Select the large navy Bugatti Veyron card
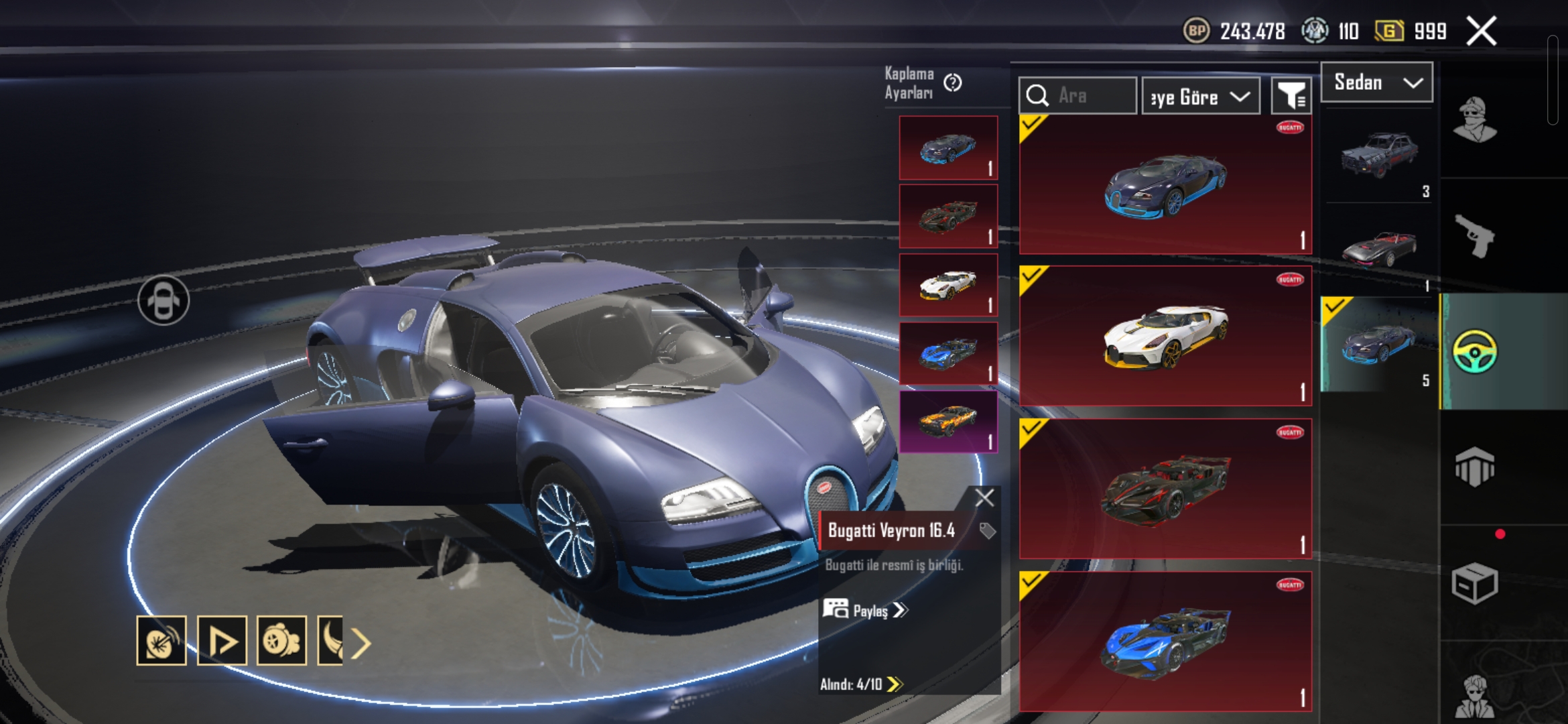The image size is (1568, 724). pyautogui.click(x=1165, y=185)
